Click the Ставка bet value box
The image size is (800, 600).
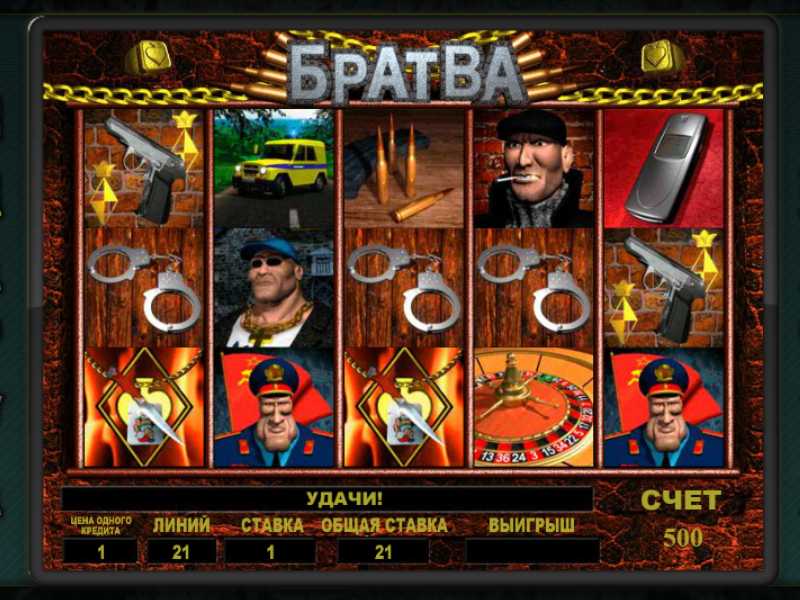point(271,550)
